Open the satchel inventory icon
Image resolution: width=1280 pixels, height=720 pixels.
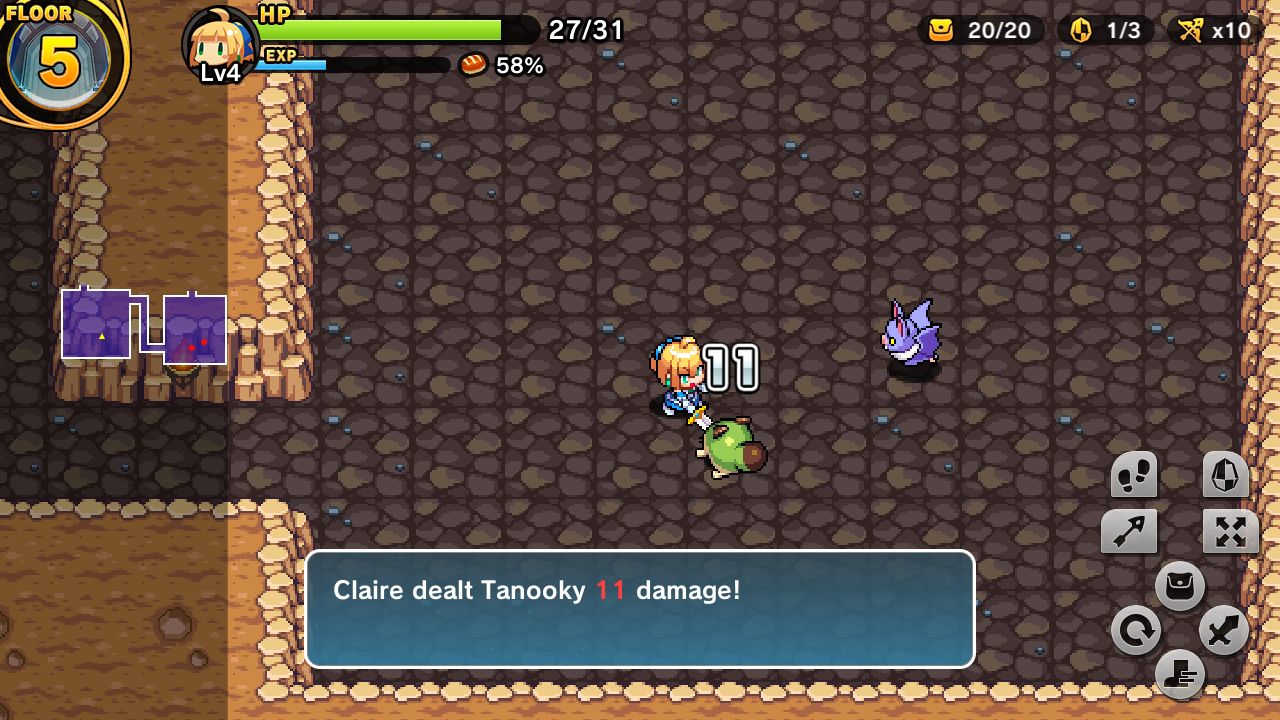click(x=1180, y=587)
